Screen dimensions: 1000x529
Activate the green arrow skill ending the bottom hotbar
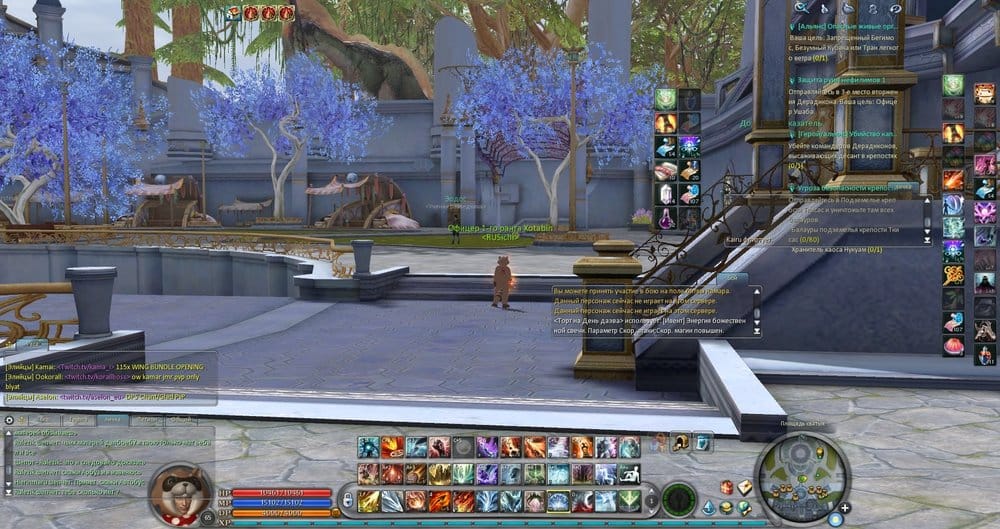[629, 500]
